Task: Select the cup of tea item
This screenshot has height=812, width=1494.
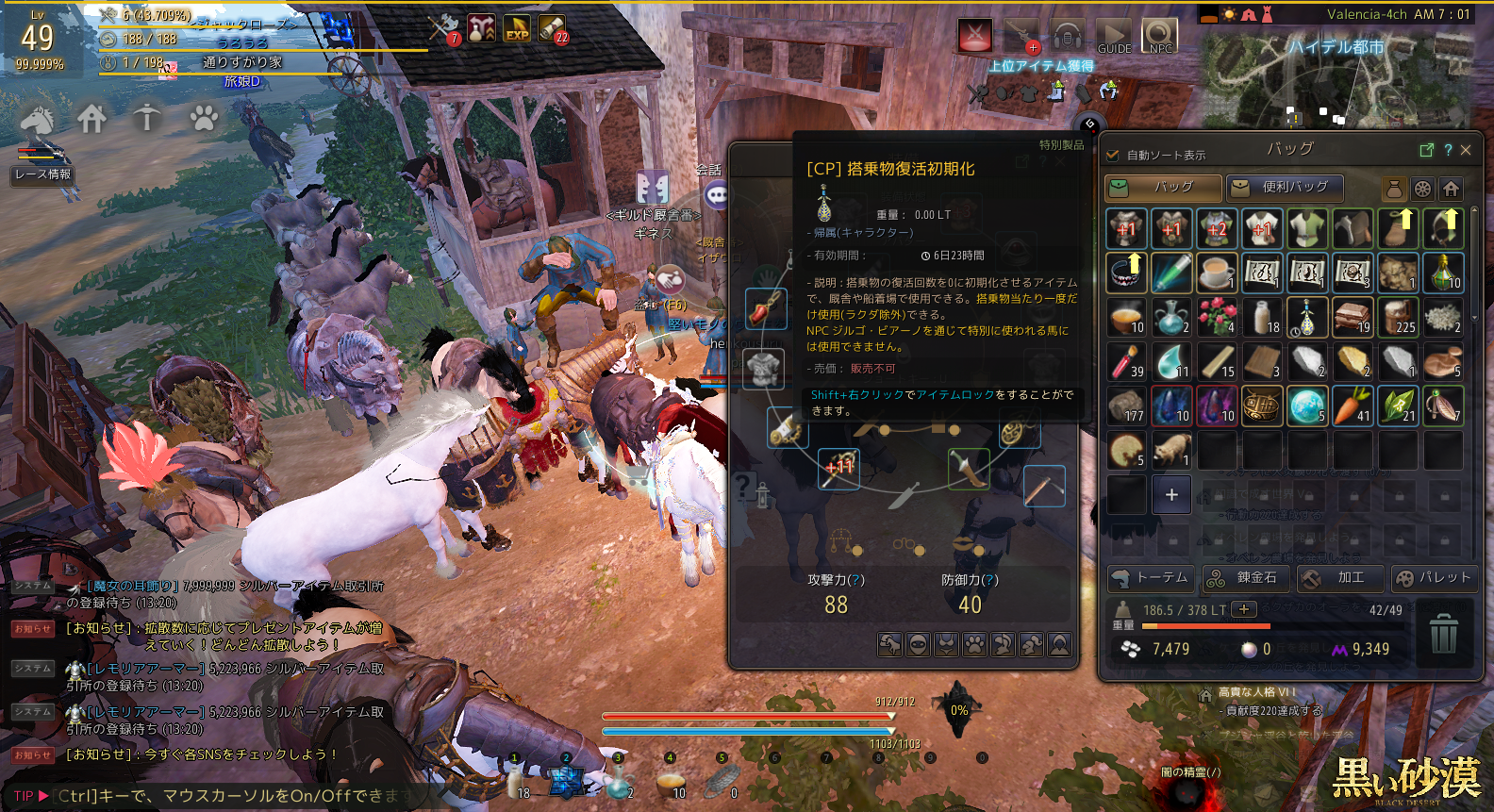Action: pos(1217,273)
